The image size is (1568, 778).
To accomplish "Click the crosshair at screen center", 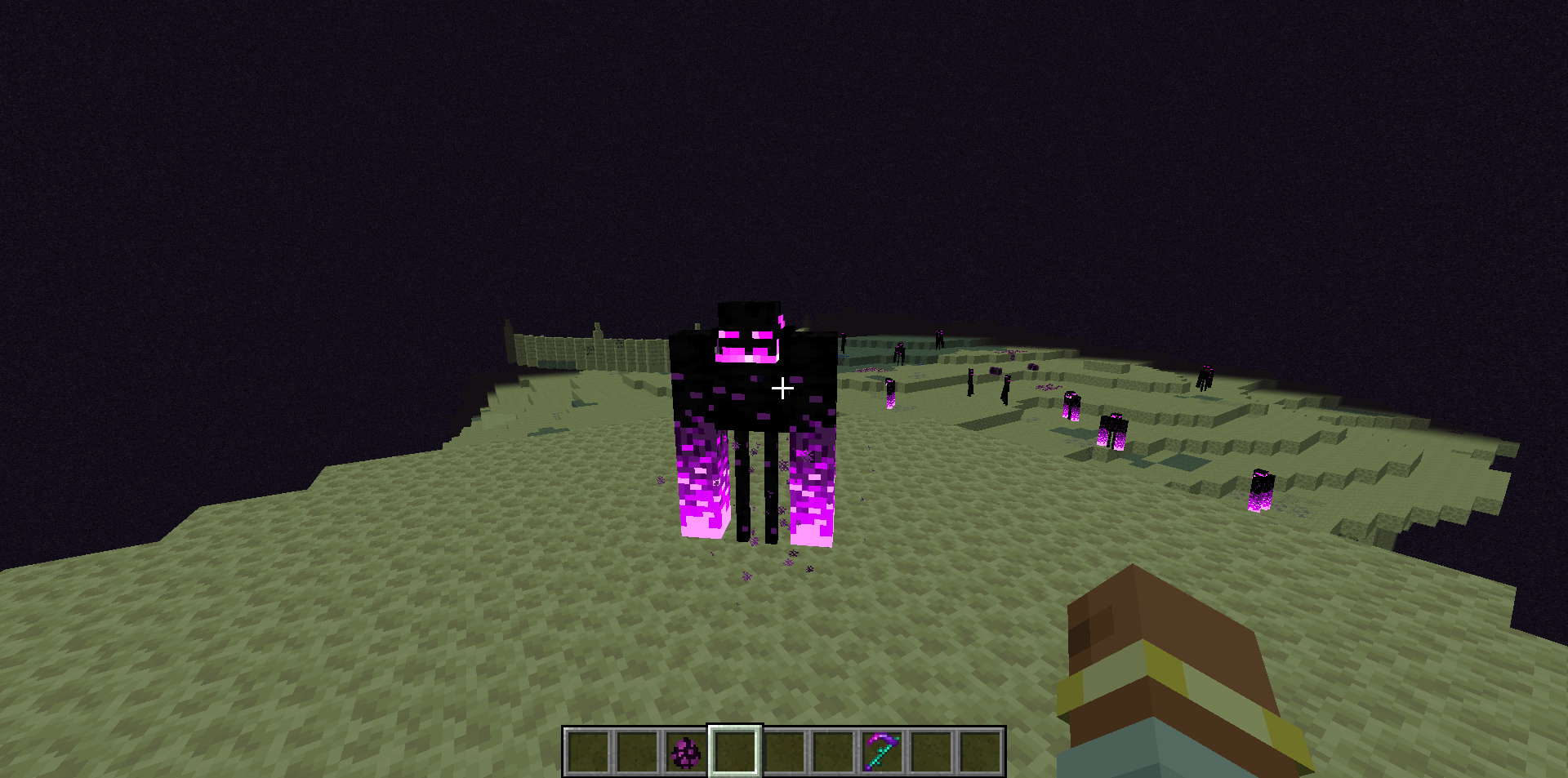I will click(783, 388).
